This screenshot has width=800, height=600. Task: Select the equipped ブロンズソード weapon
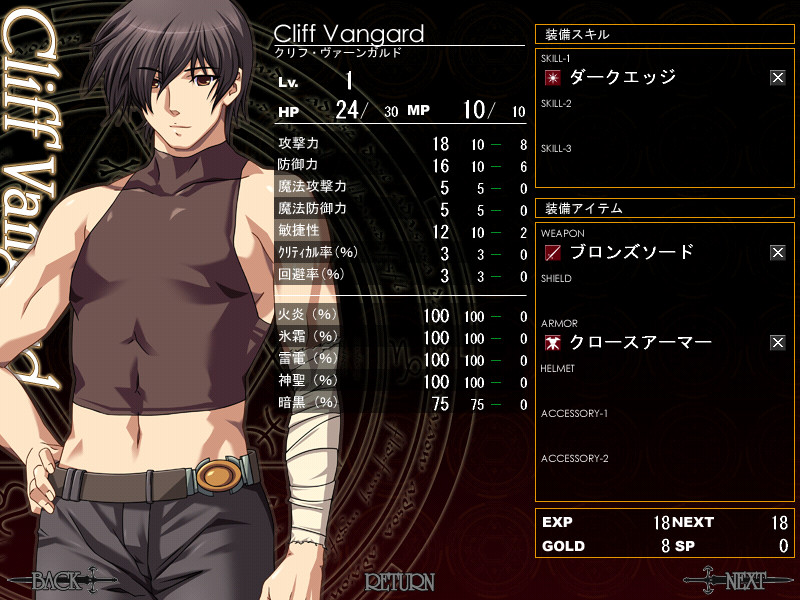[631, 252]
